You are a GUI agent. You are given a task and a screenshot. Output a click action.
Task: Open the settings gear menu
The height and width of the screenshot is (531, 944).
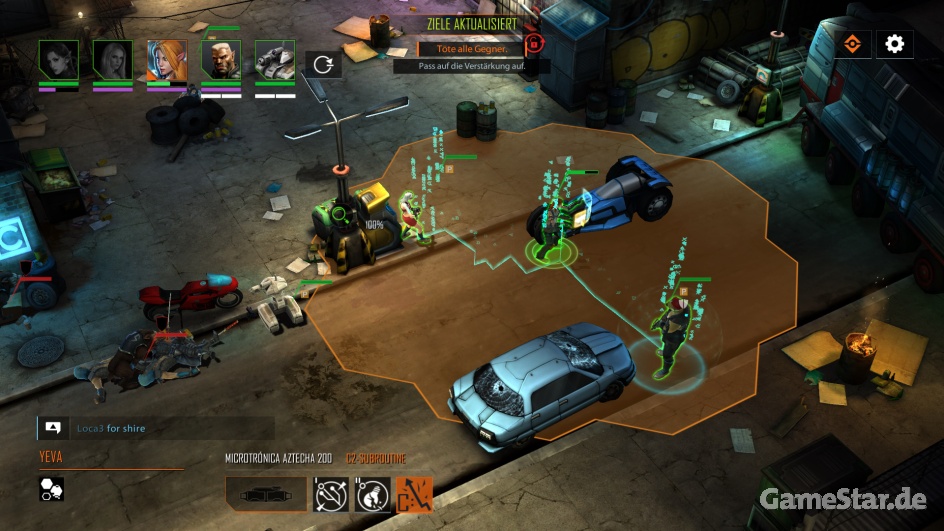click(894, 44)
